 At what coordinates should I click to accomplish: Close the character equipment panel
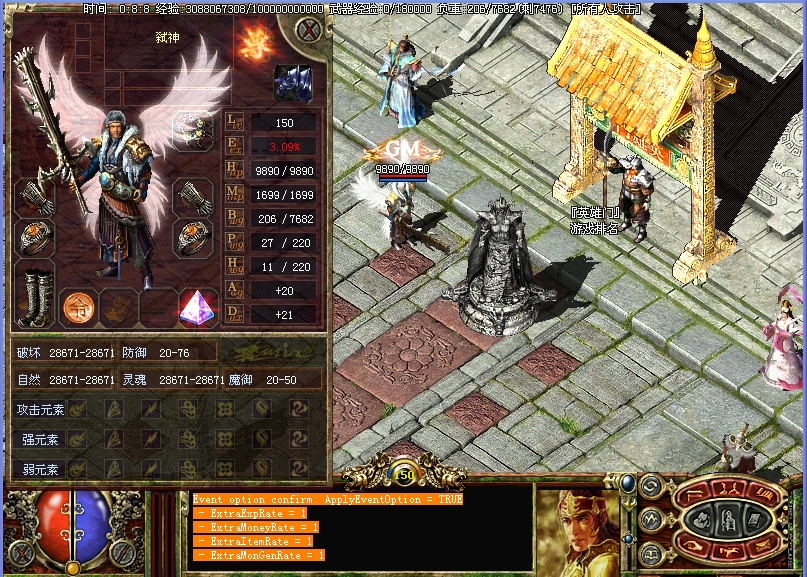[x=309, y=30]
